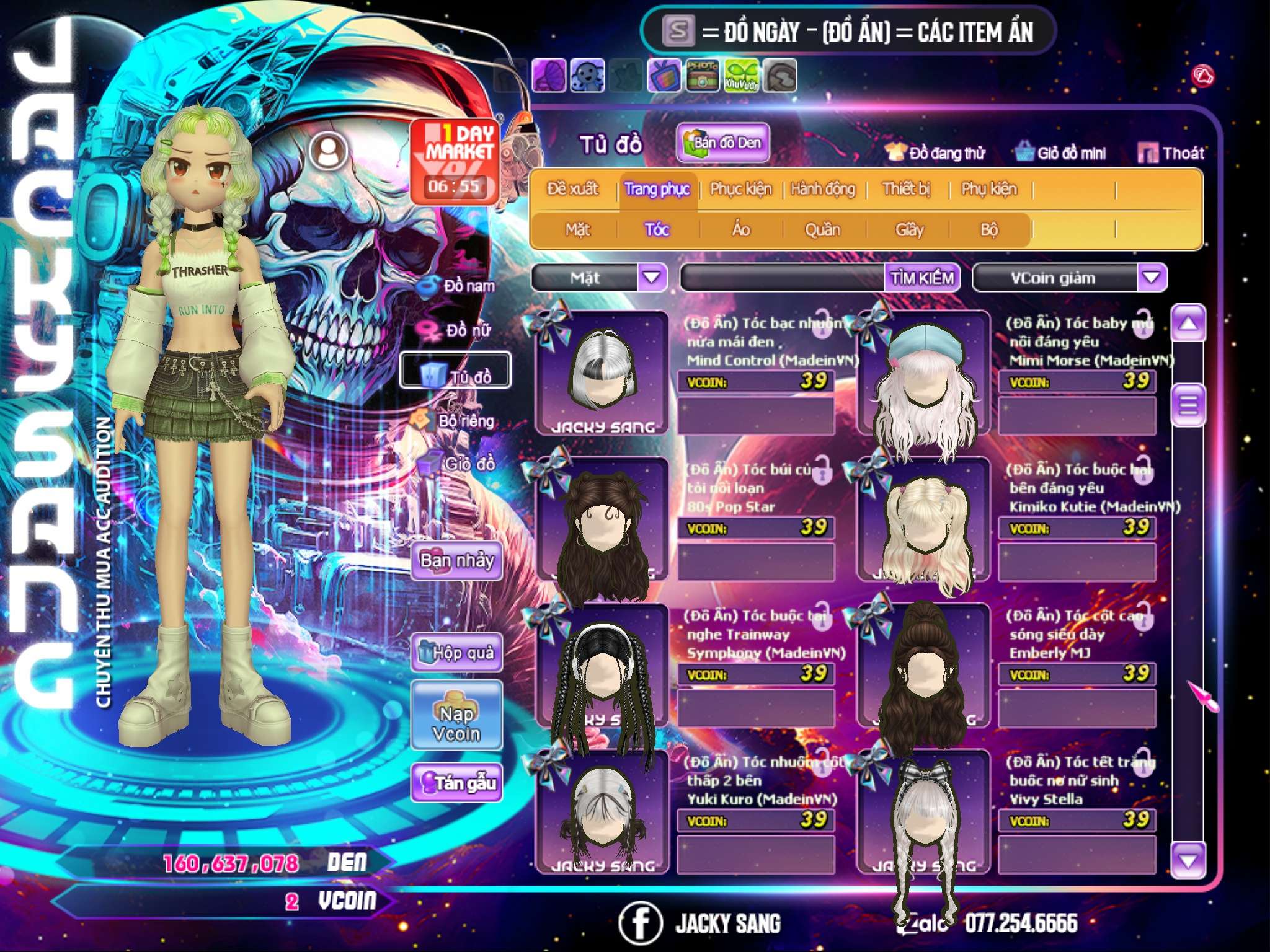
Task: Open the Hộp quà gift box
Action: (x=456, y=652)
